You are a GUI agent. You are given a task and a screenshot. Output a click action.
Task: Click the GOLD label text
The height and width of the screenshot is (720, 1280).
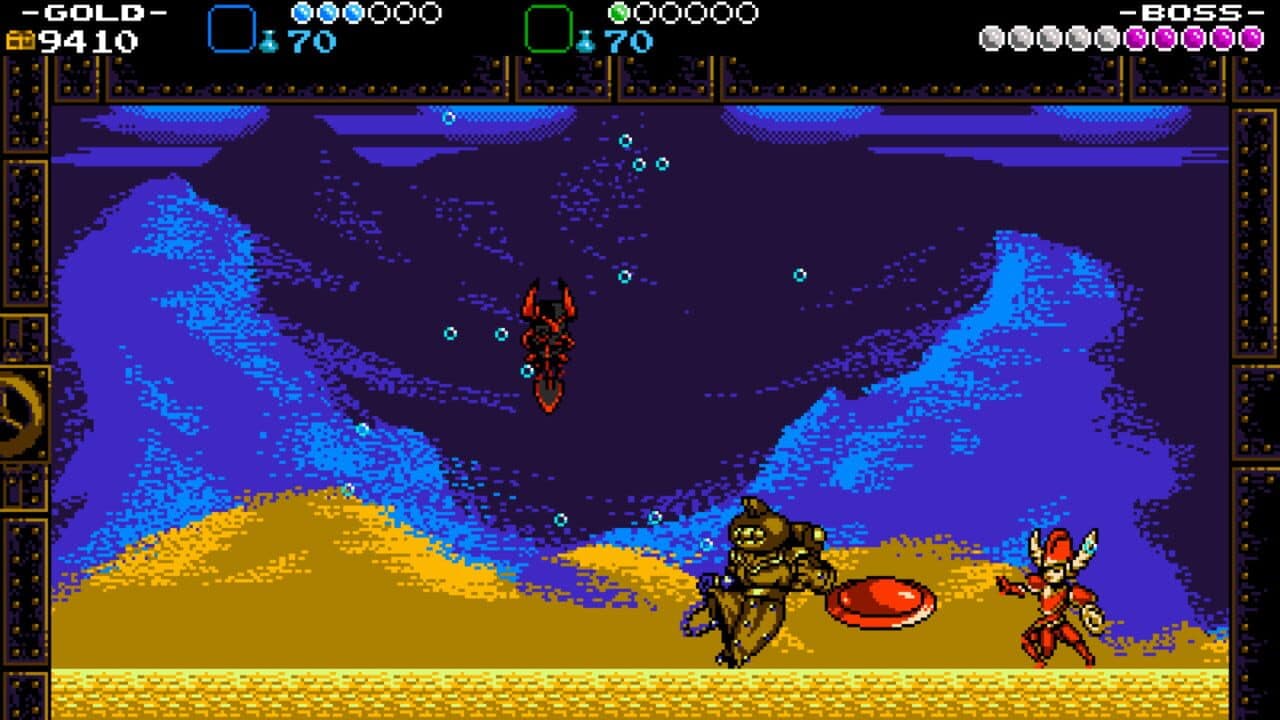click(93, 12)
